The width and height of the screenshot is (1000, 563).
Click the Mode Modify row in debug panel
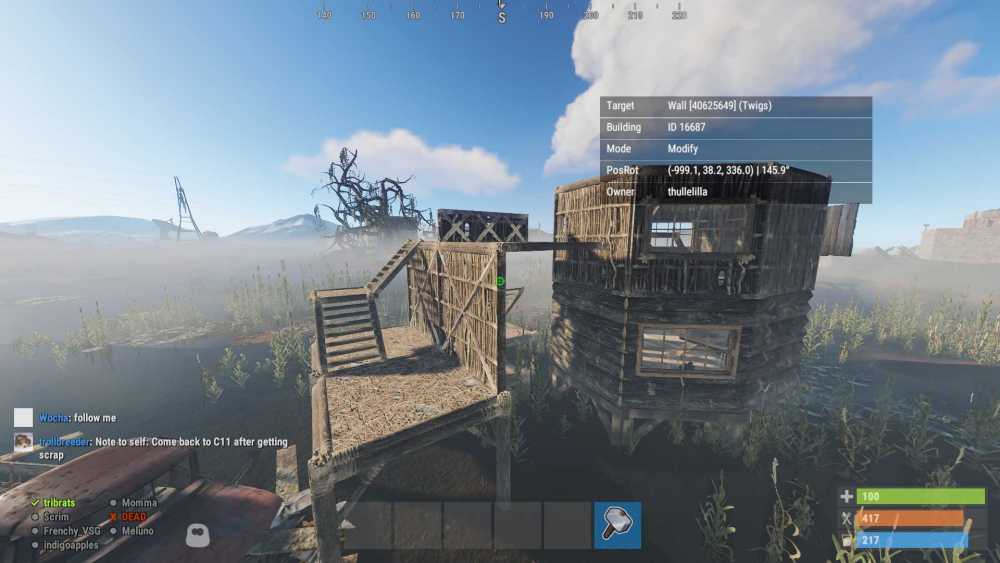point(736,149)
